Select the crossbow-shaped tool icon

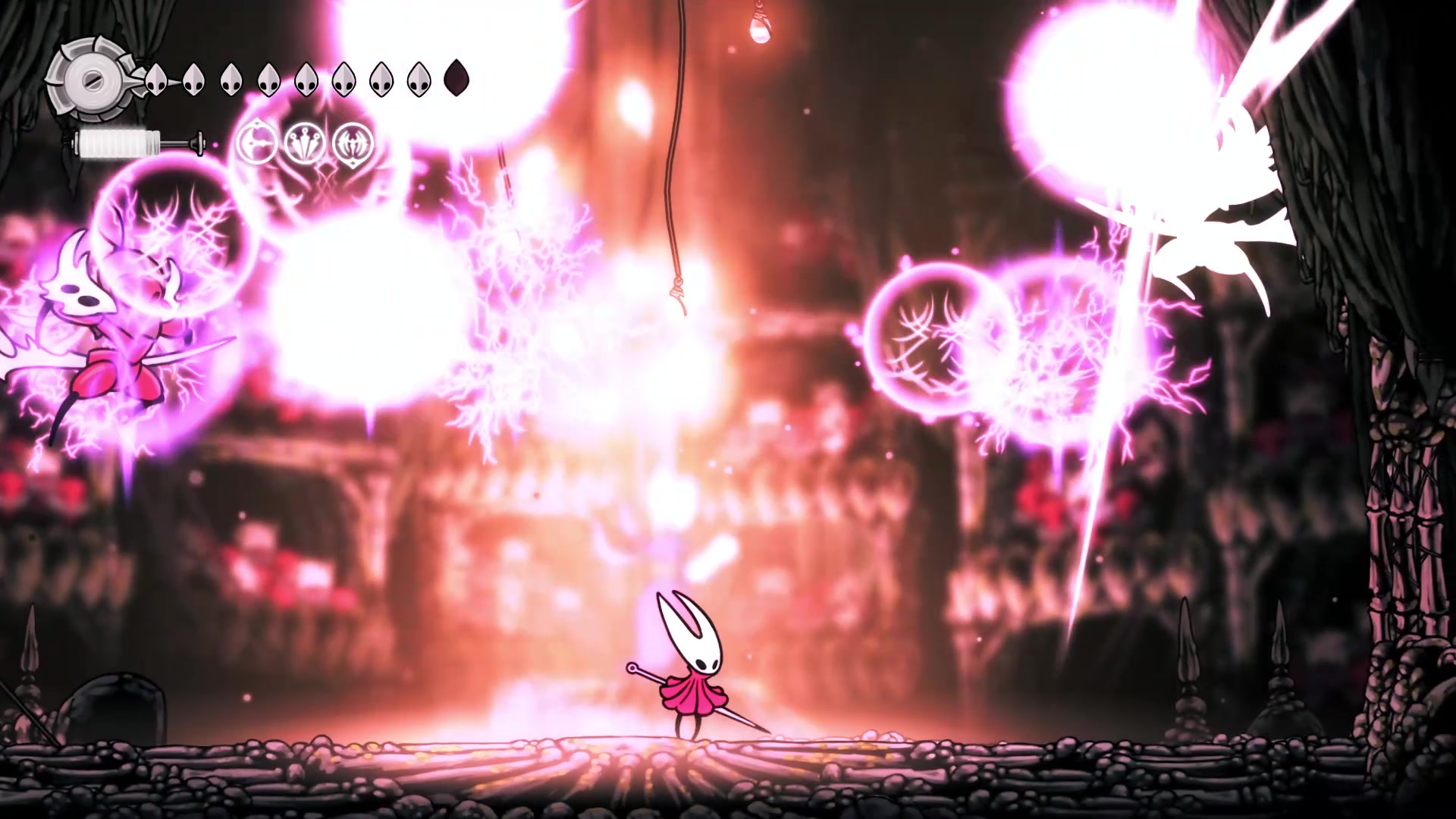click(256, 143)
